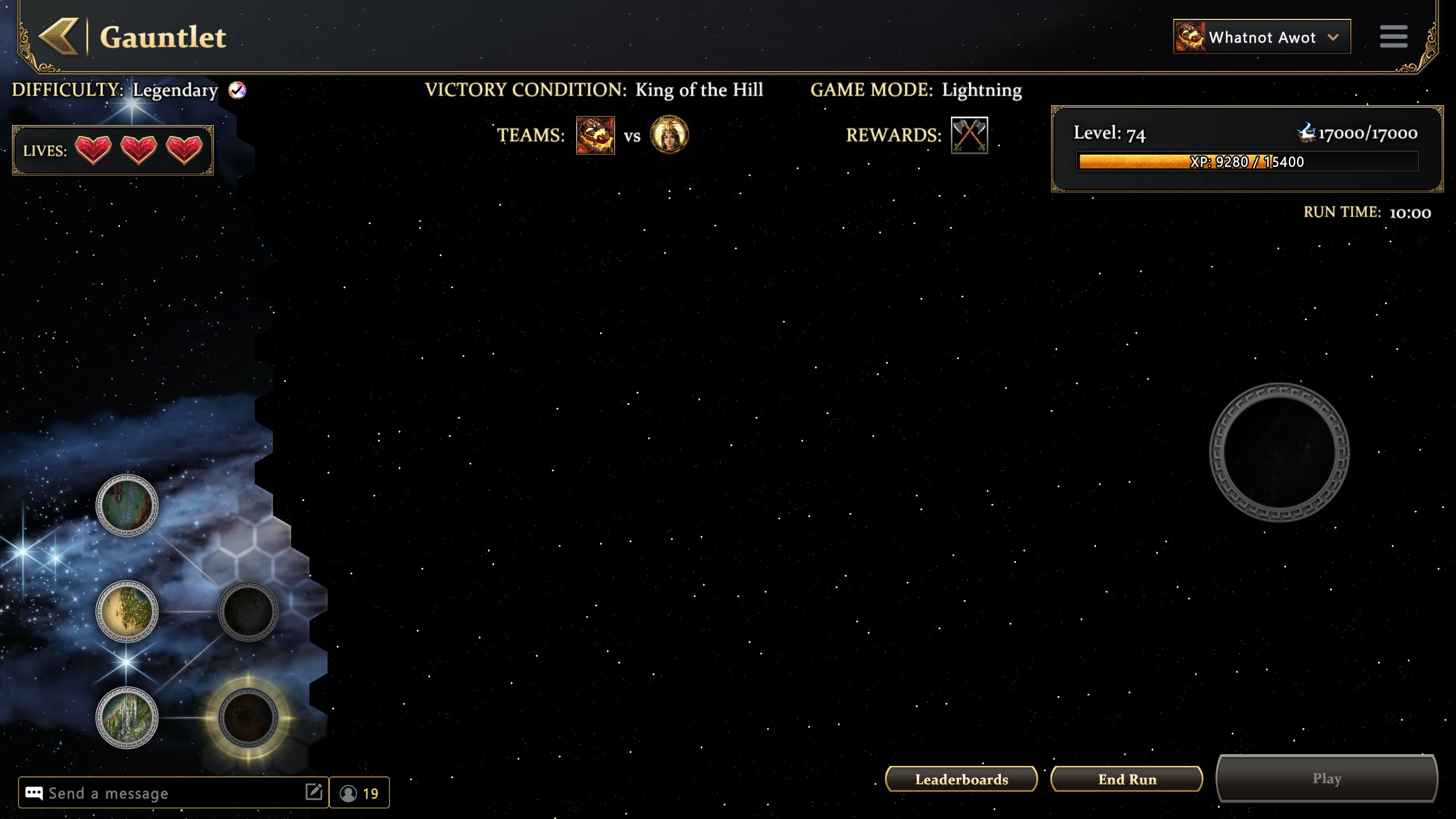
Task: Click the Legendary difficulty badge icon
Action: [237, 90]
